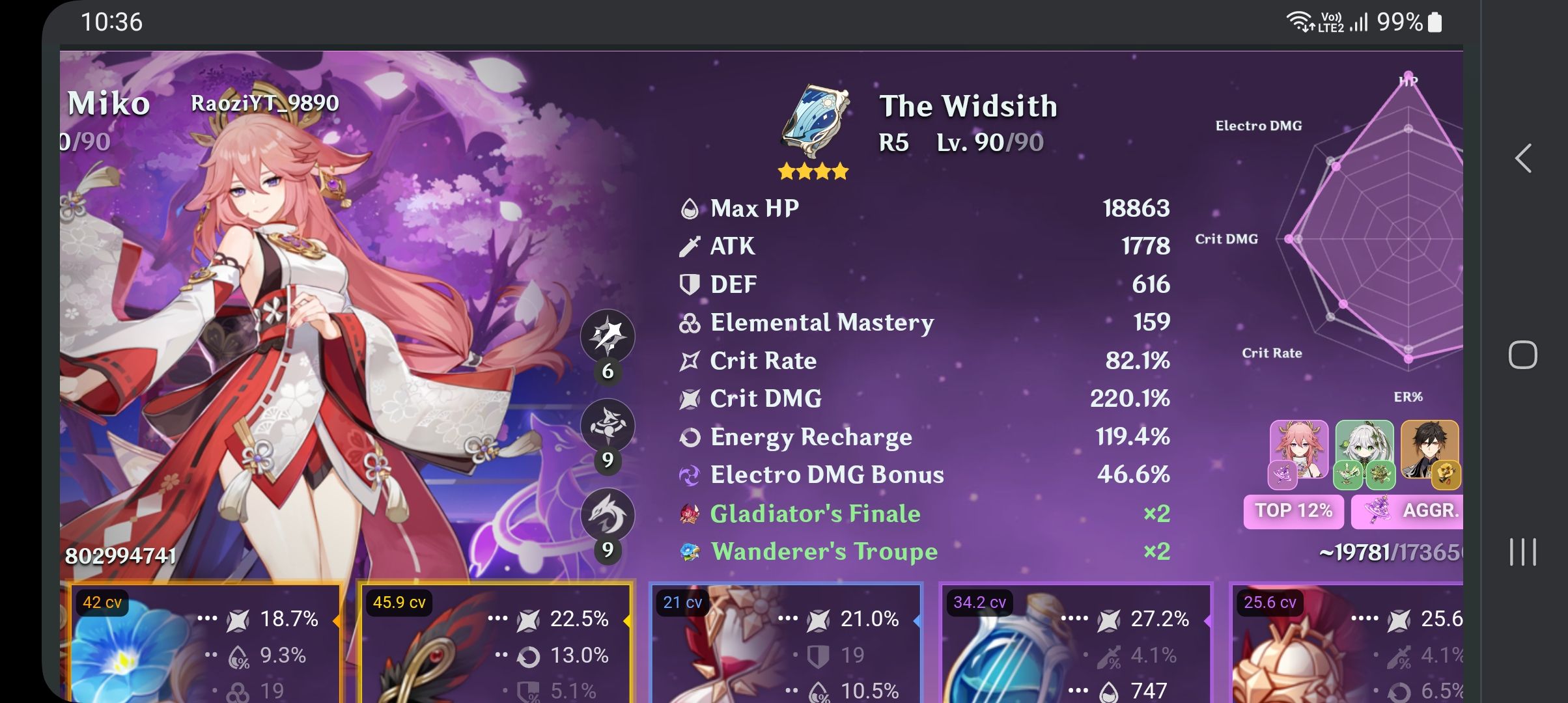
Task: Click the Electro DMG Bonus stat icon
Action: click(692, 475)
